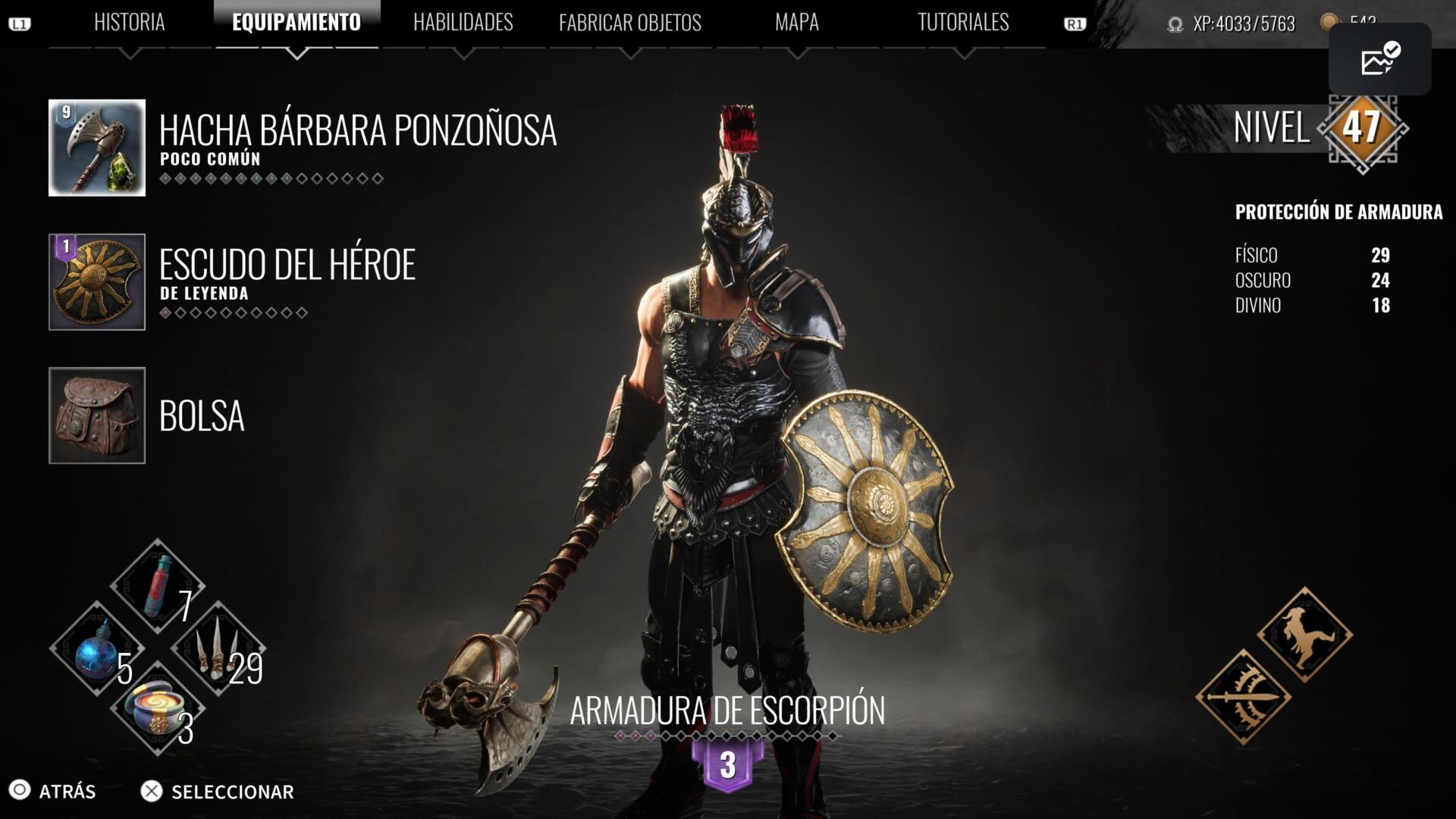Select the Equipamiento tab
The image size is (1456, 819).
(297, 23)
